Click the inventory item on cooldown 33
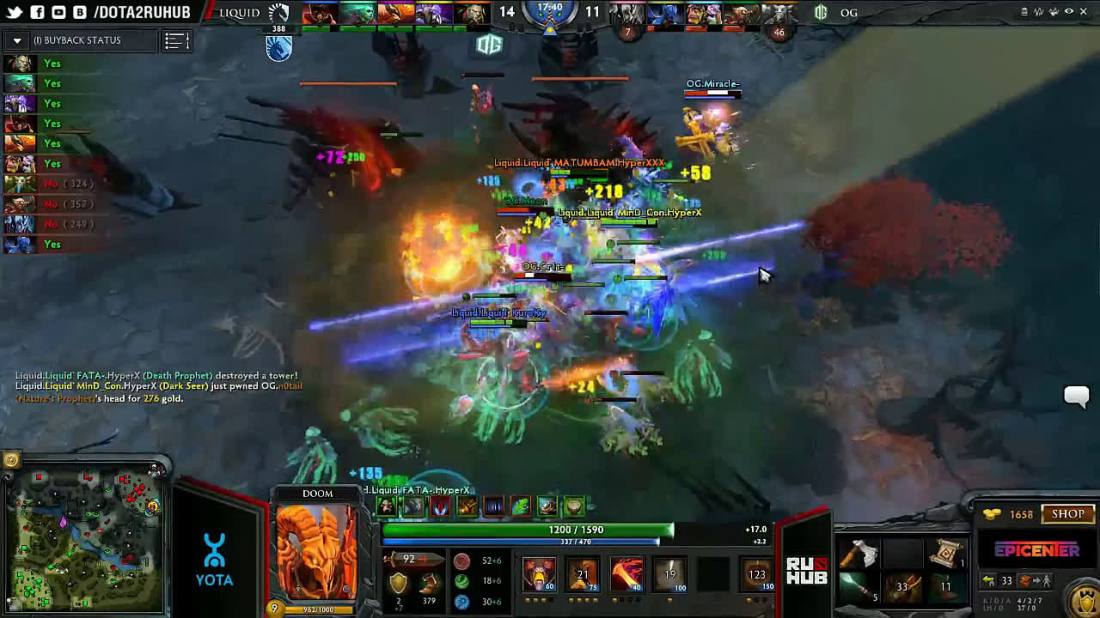The height and width of the screenshot is (618, 1100). [x=901, y=588]
